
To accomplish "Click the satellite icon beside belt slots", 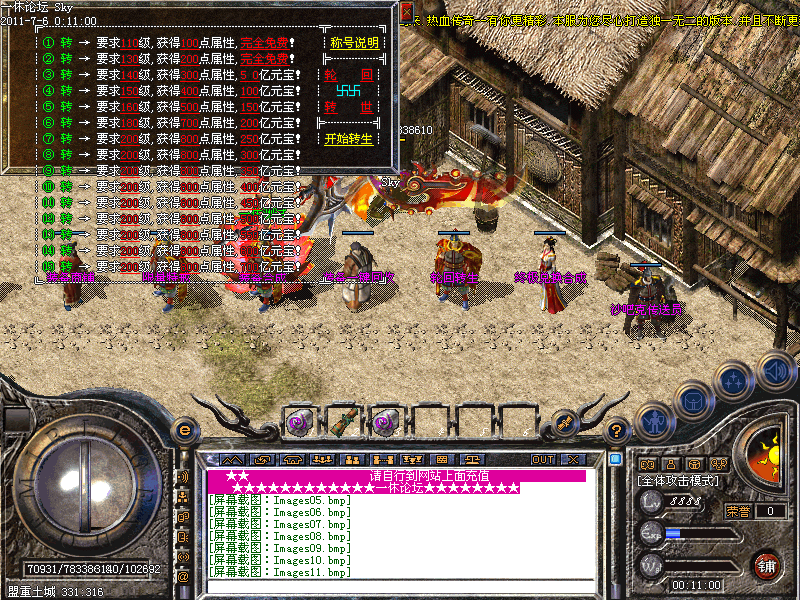I will 565,423.
